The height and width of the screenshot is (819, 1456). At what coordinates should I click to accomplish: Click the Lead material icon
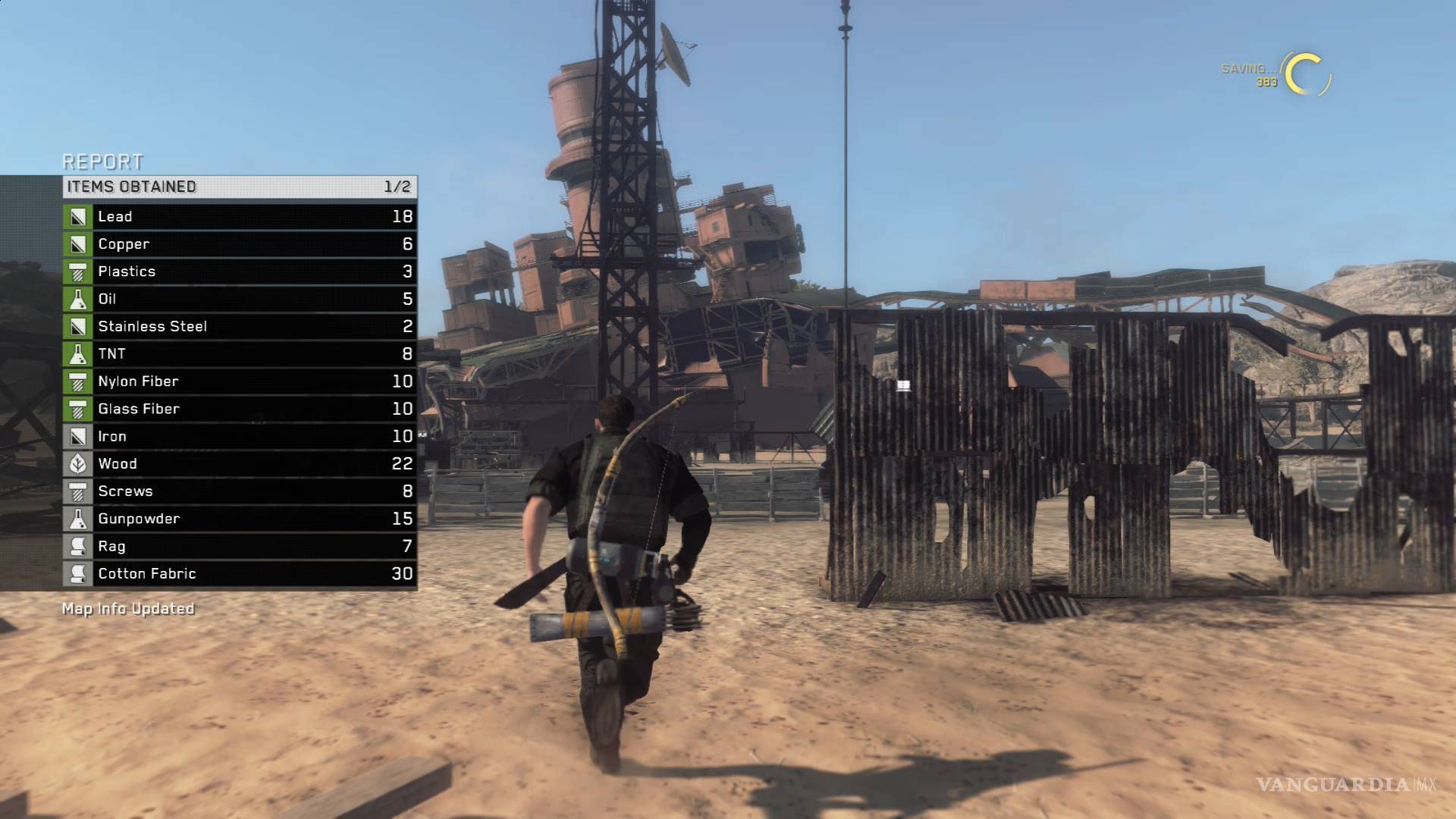78,216
